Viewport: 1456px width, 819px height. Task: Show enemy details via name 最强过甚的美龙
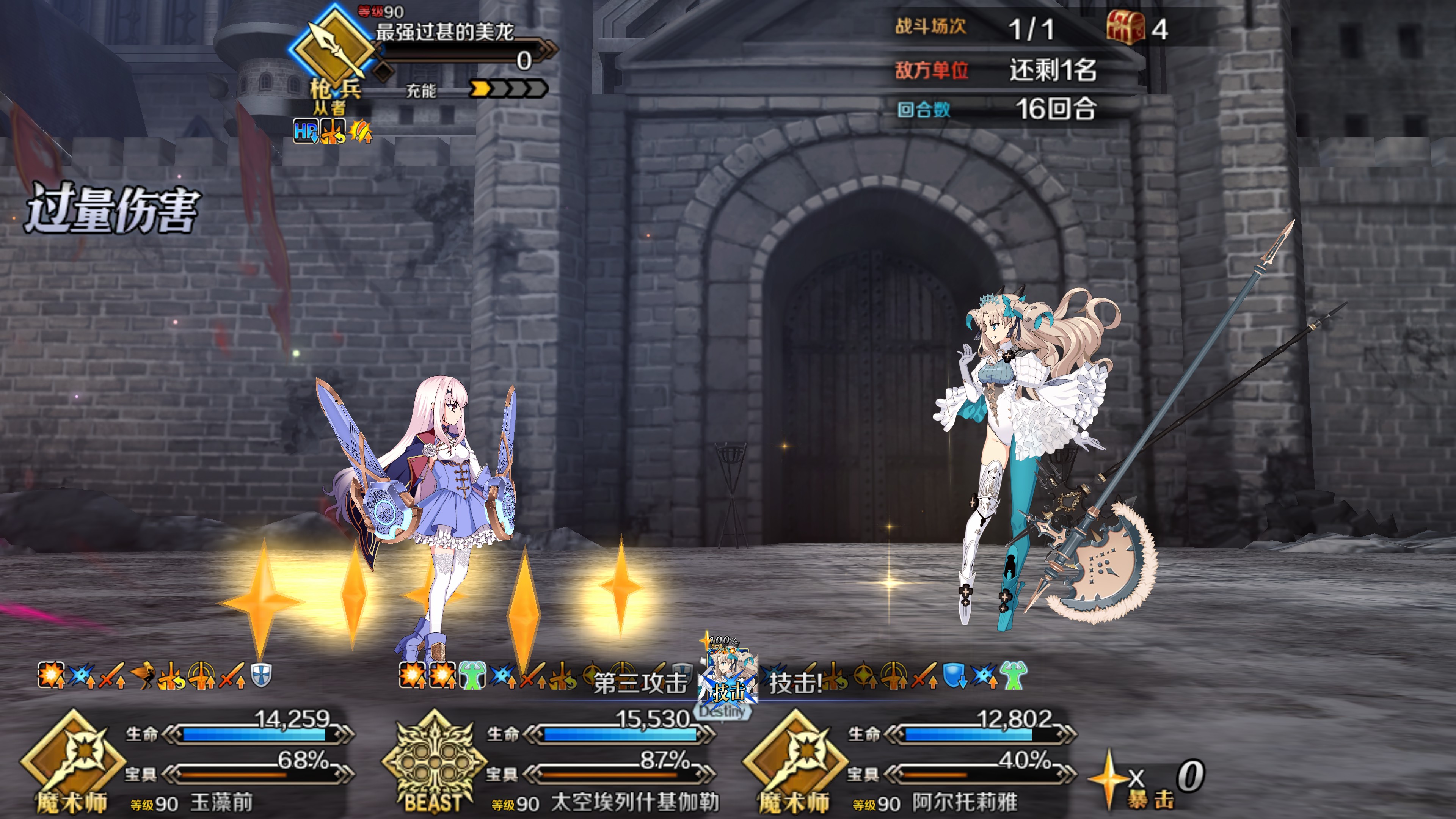pos(444,31)
